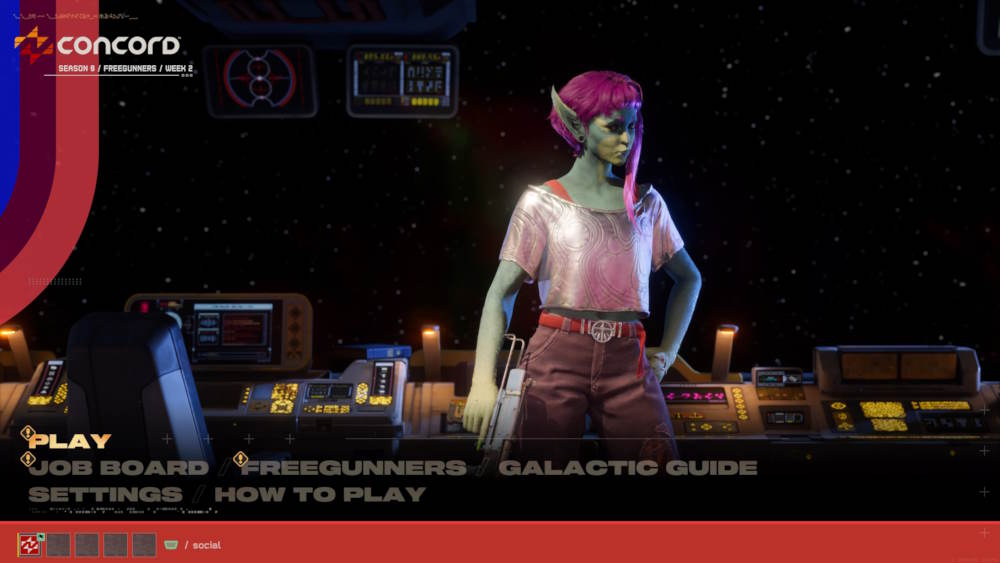Choose How To Play
The width and height of the screenshot is (1000, 563).
point(320,494)
